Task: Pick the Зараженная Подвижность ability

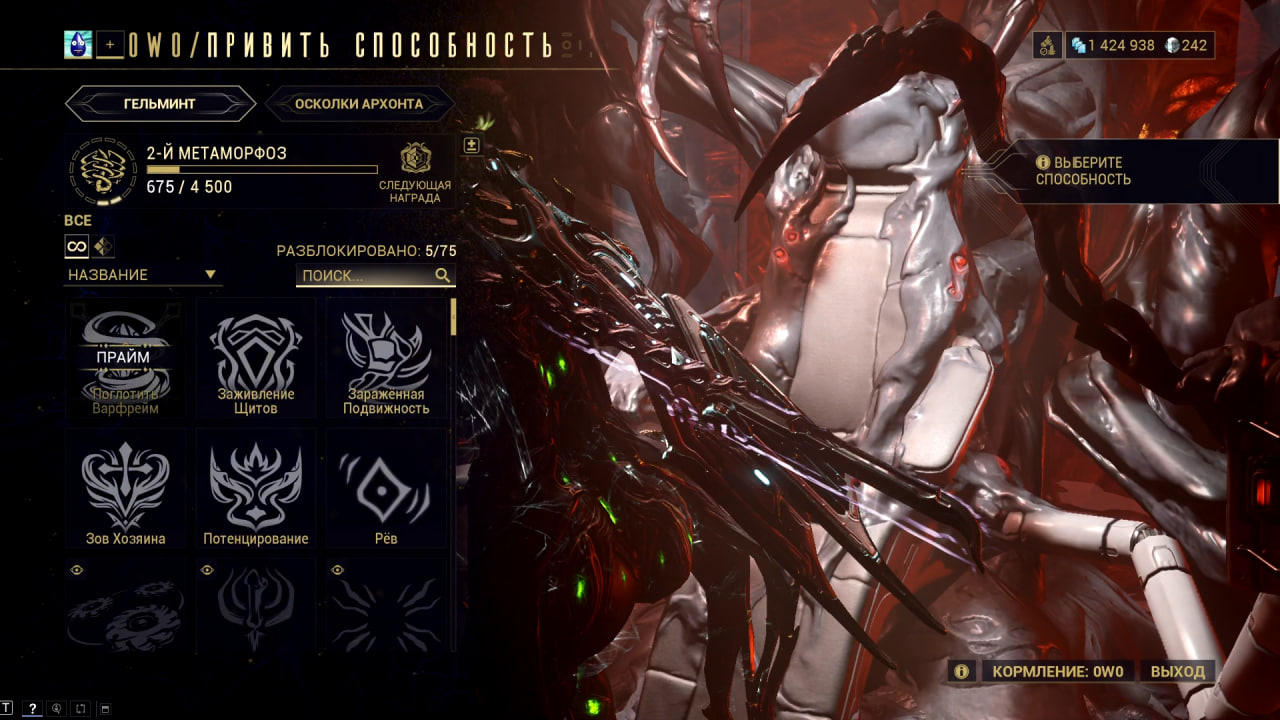Action: point(386,358)
